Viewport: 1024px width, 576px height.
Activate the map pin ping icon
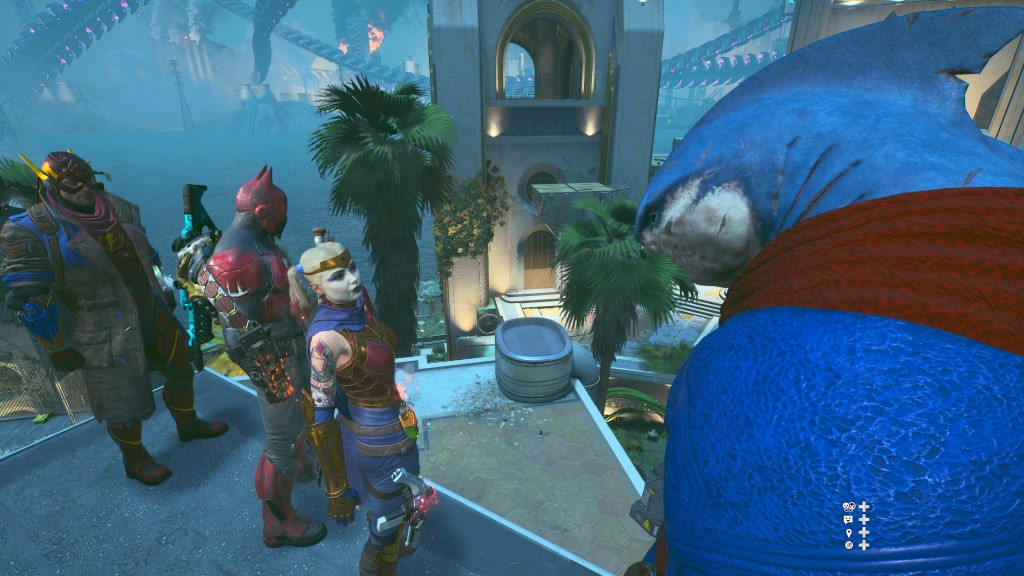849,533
